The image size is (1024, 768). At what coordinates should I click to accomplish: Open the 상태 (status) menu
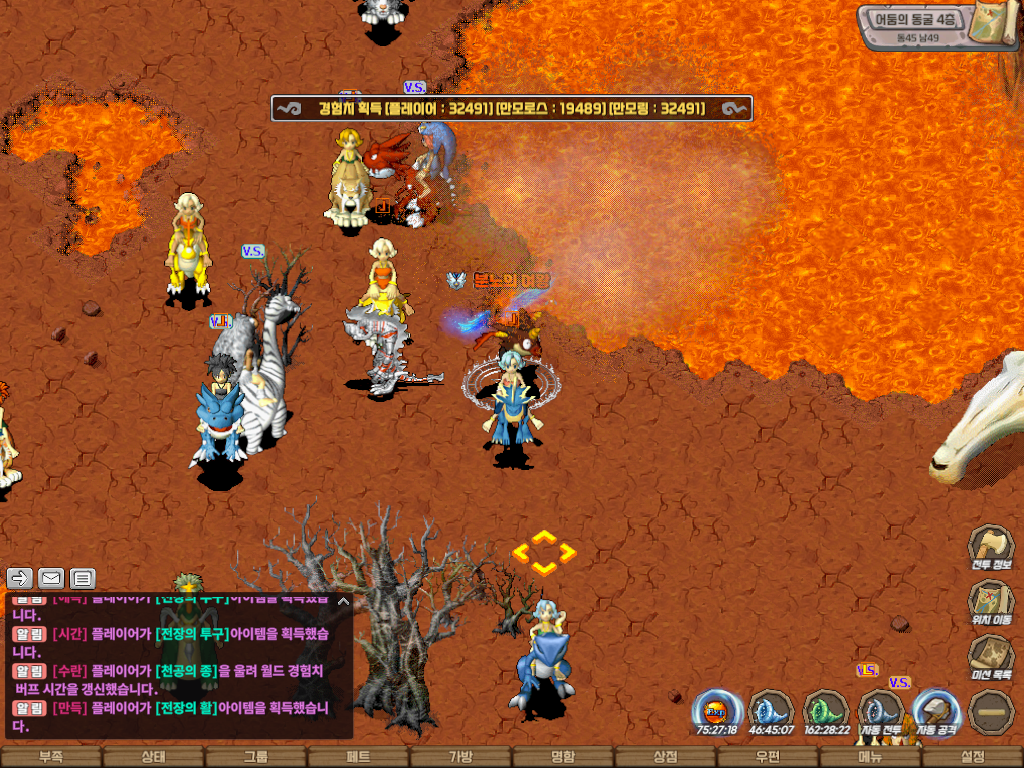click(x=153, y=757)
